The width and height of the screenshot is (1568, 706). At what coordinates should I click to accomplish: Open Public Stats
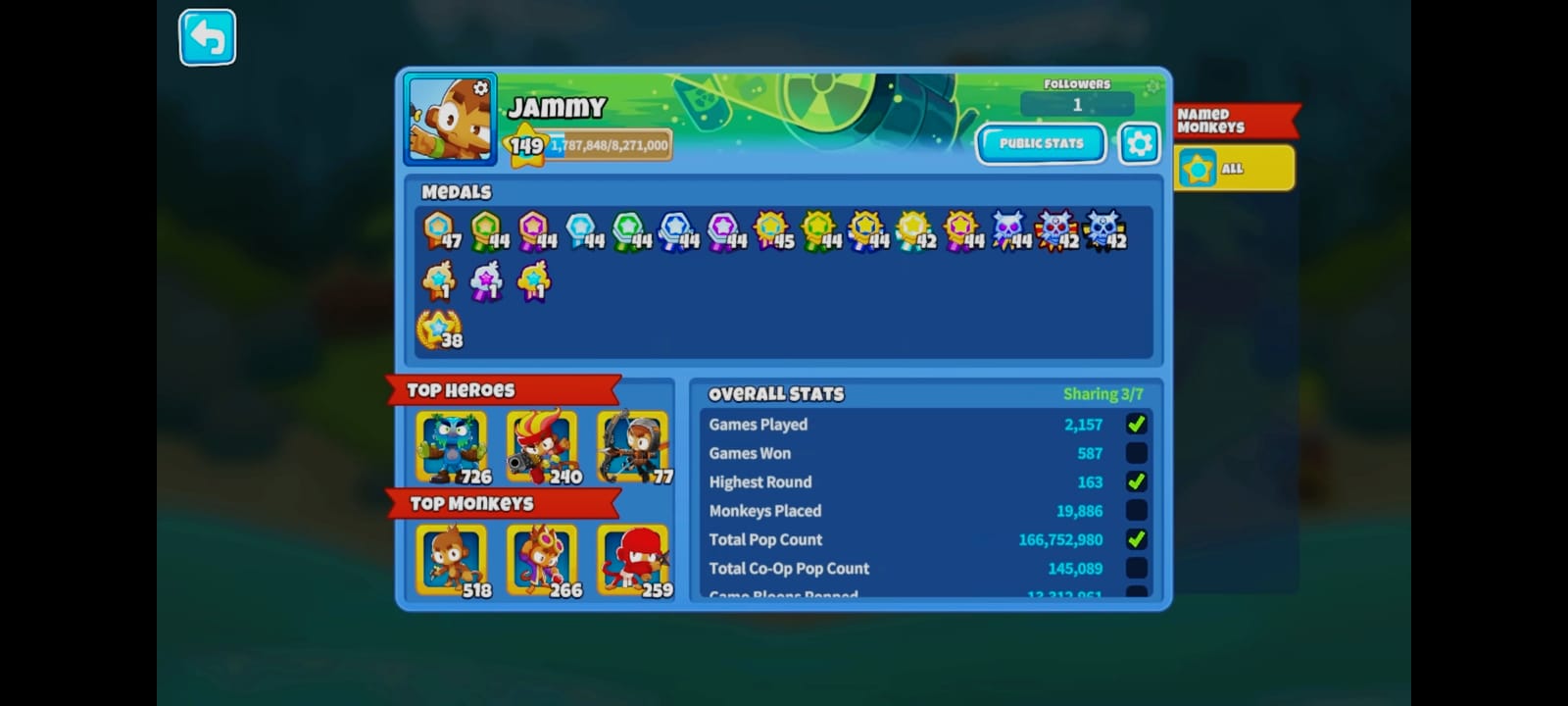coord(1041,142)
